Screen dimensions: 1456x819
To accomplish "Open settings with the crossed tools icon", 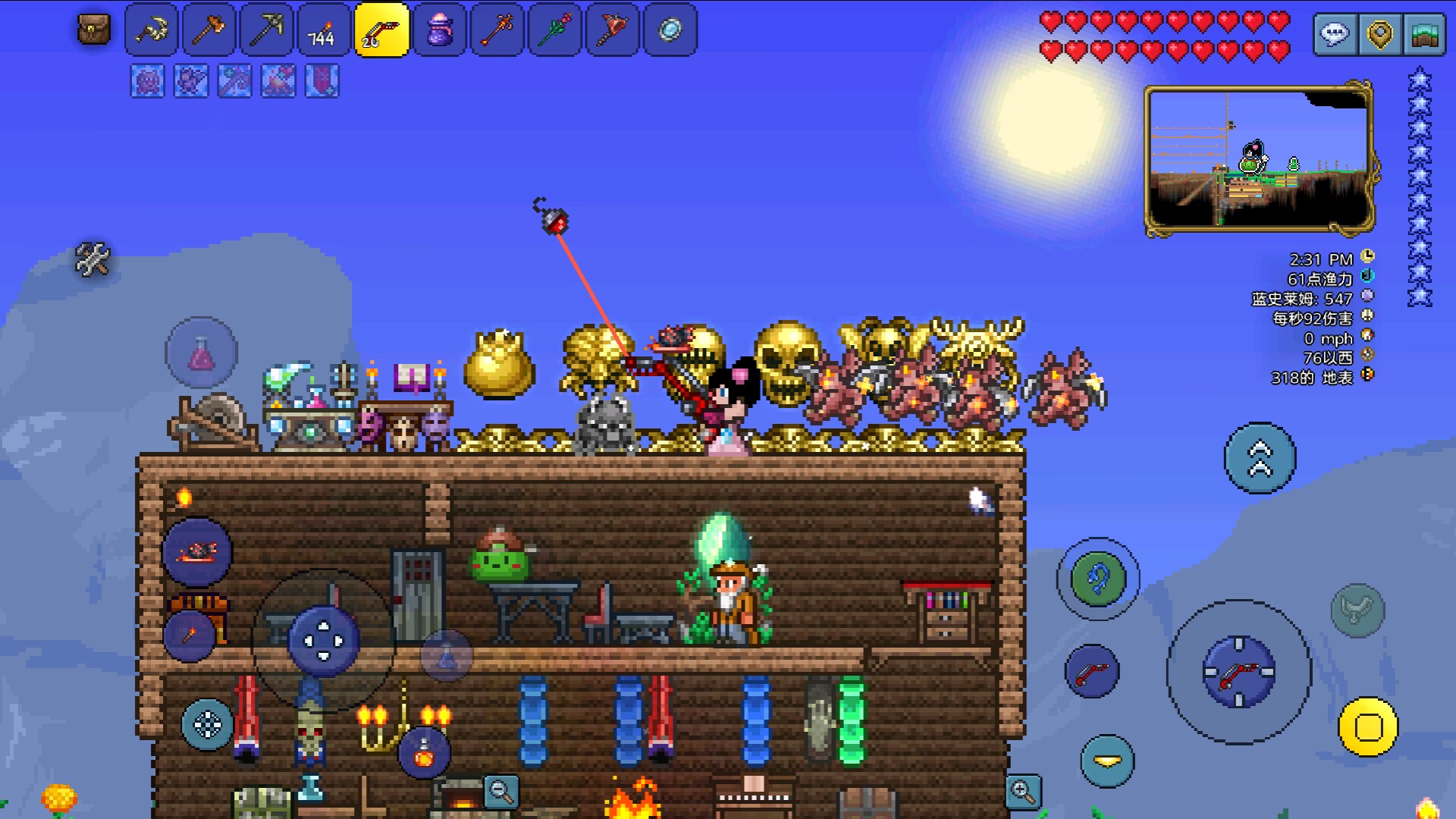I will 93,259.
